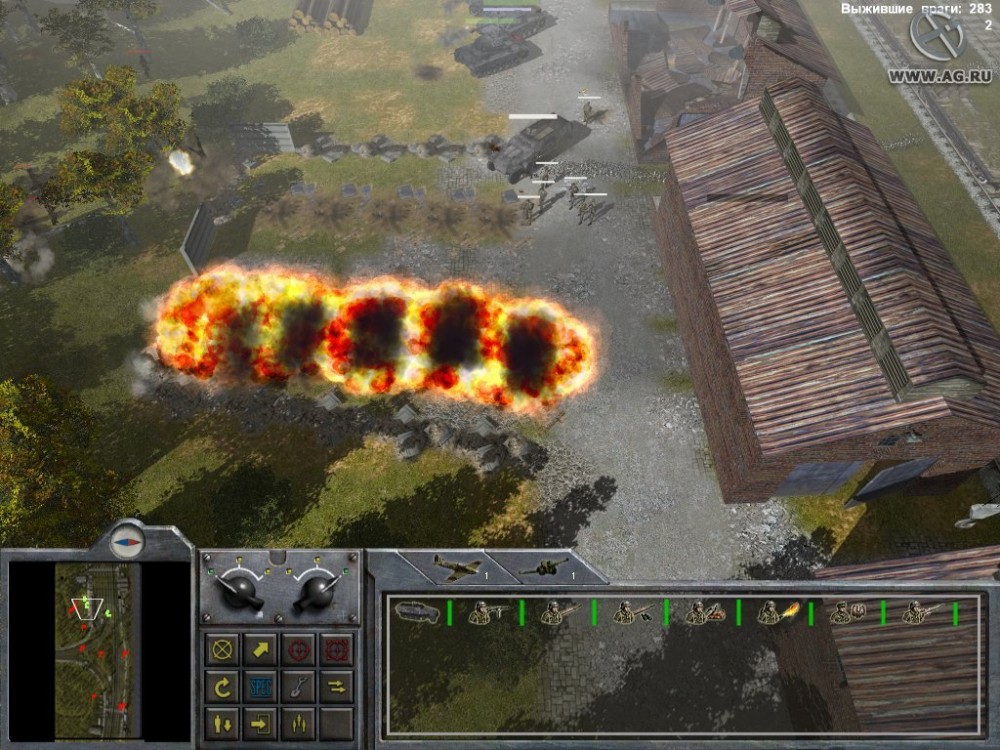
Task: Select the single red crosshair attack command
Action: point(298,649)
